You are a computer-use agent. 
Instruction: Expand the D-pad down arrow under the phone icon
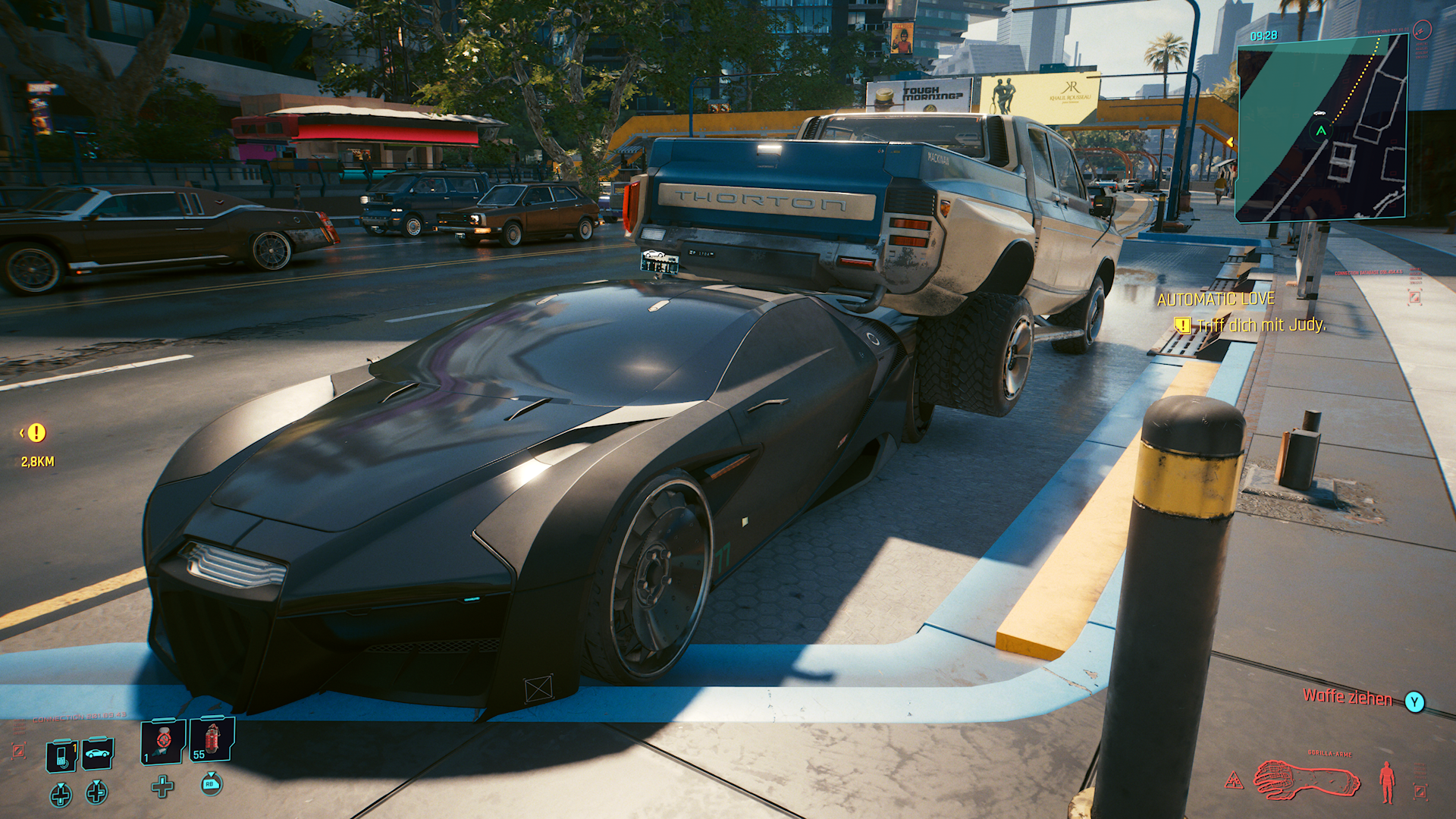click(x=61, y=795)
